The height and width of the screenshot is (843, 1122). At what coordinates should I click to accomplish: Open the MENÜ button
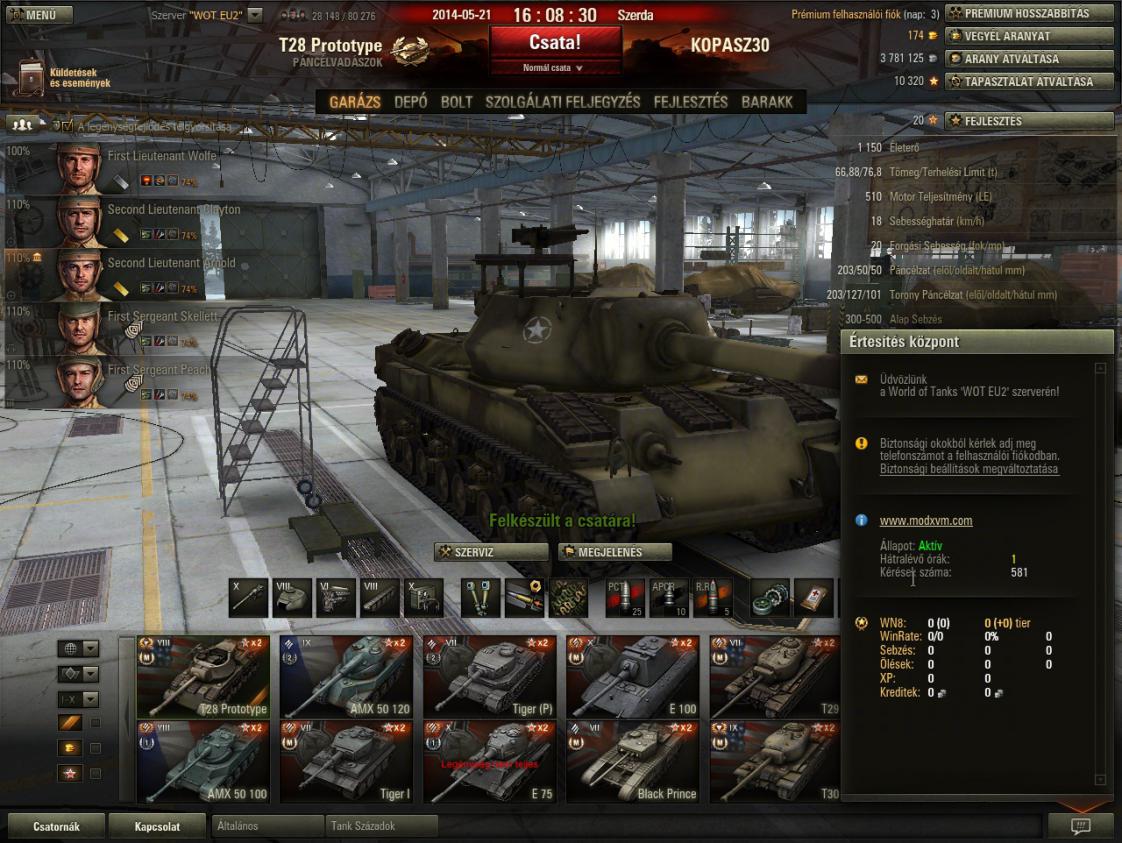click(38, 15)
